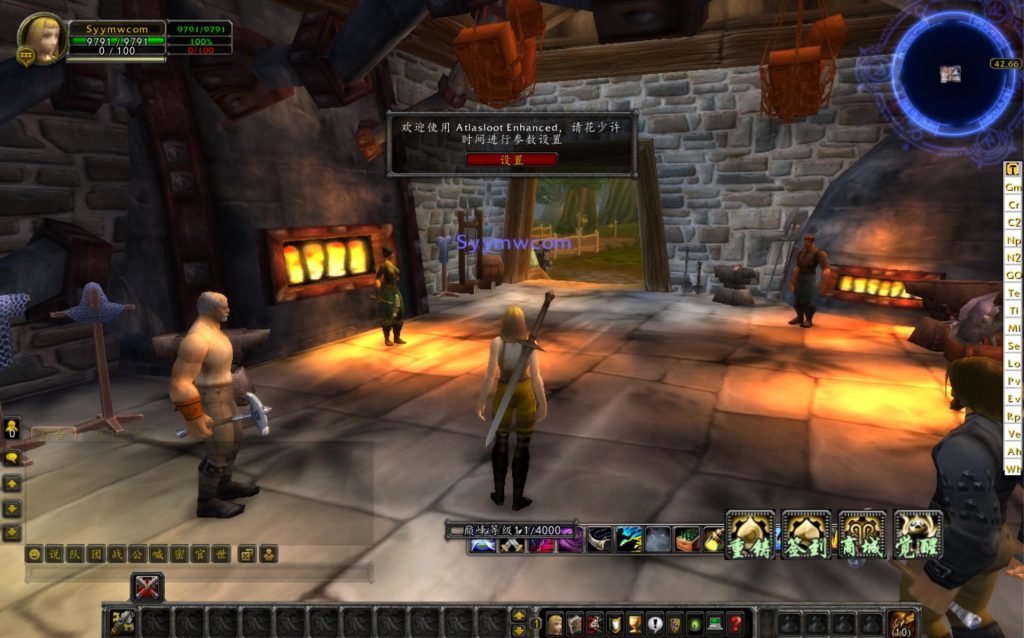1024x638 pixels.
Task: Open the backpack bag slot
Action: click(902, 622)
